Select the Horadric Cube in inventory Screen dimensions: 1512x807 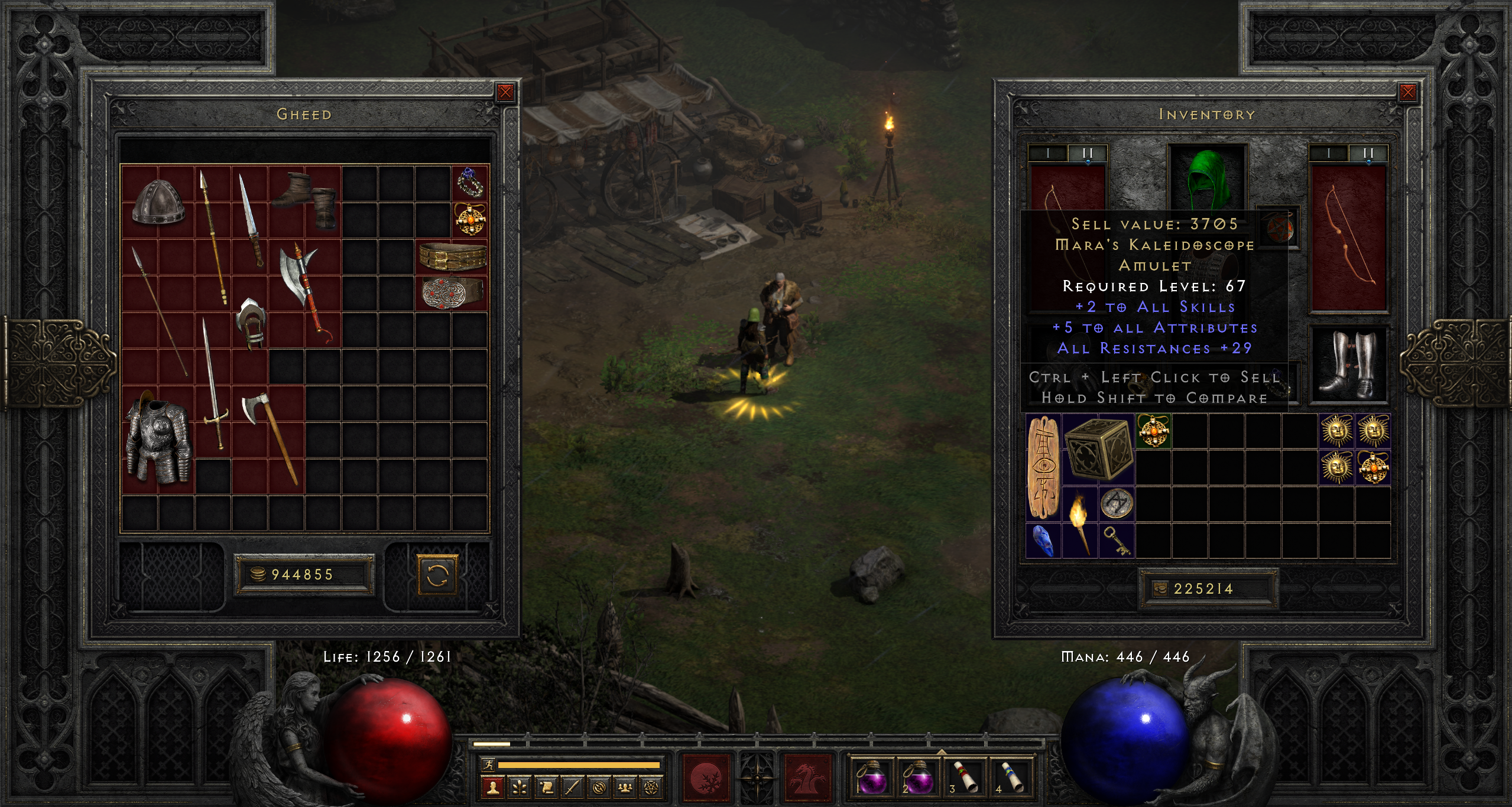pos(1098,449)
